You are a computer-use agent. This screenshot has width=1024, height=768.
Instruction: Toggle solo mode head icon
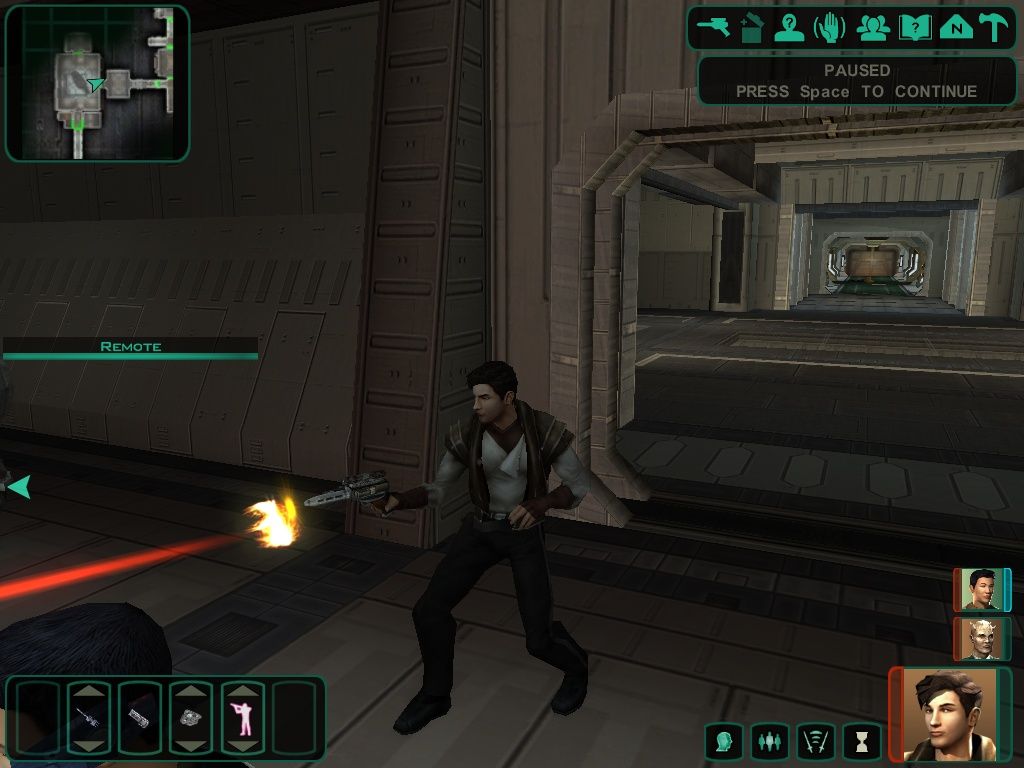722,741
